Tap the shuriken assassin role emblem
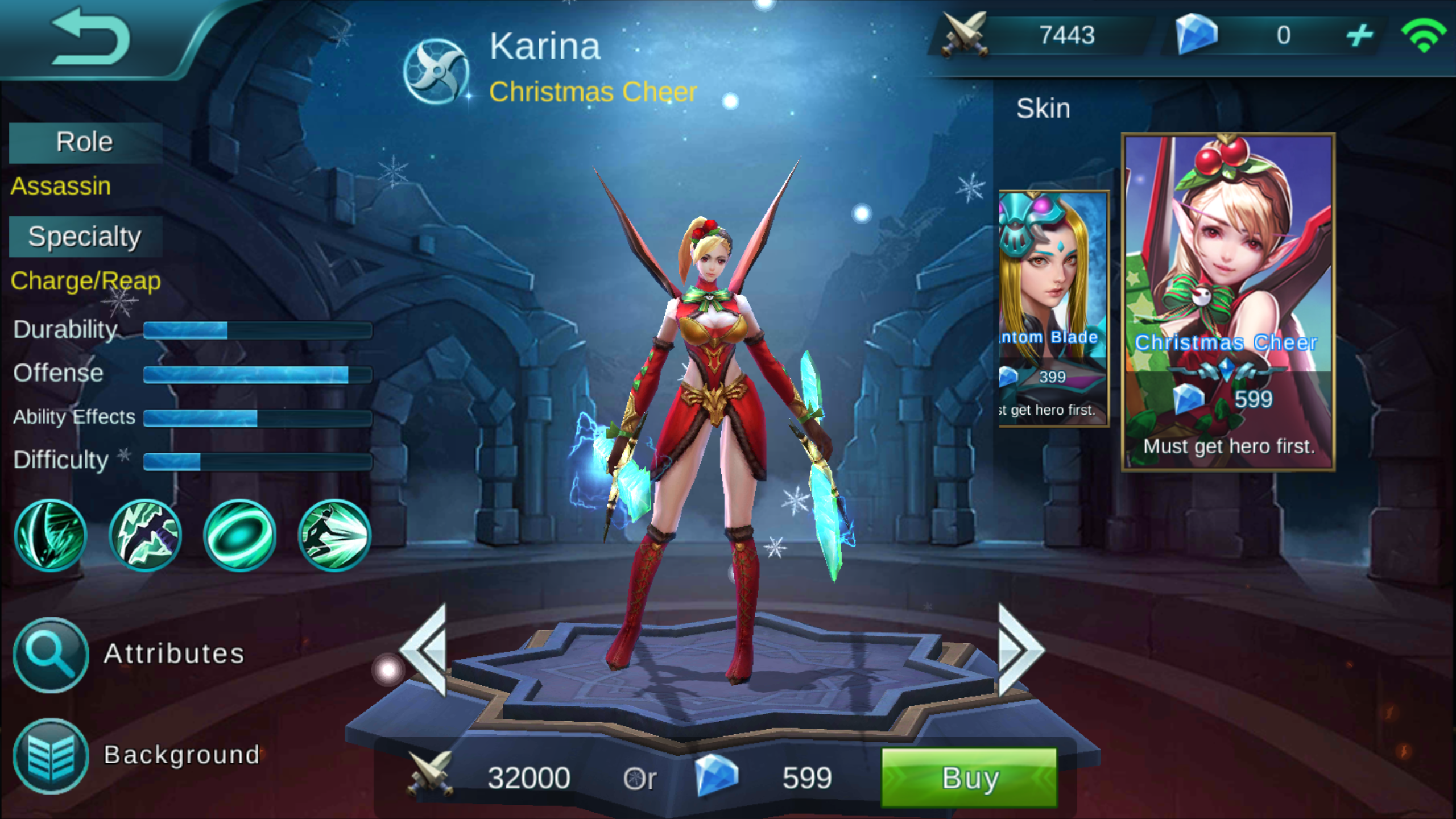This screenshot has height=819, width=1456. (x=436, y=71)
